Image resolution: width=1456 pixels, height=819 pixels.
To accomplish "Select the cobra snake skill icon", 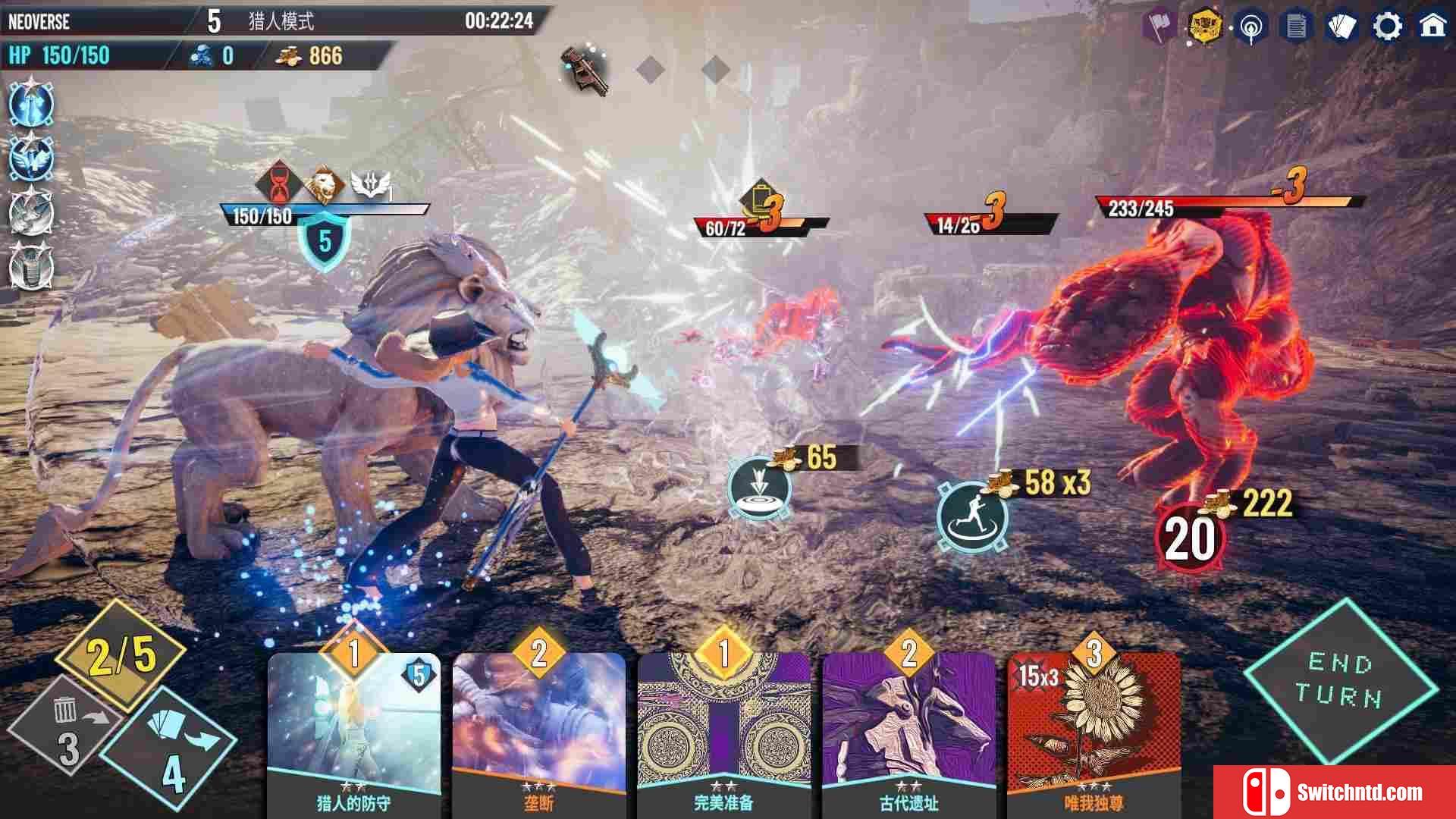I will [31, 267].
